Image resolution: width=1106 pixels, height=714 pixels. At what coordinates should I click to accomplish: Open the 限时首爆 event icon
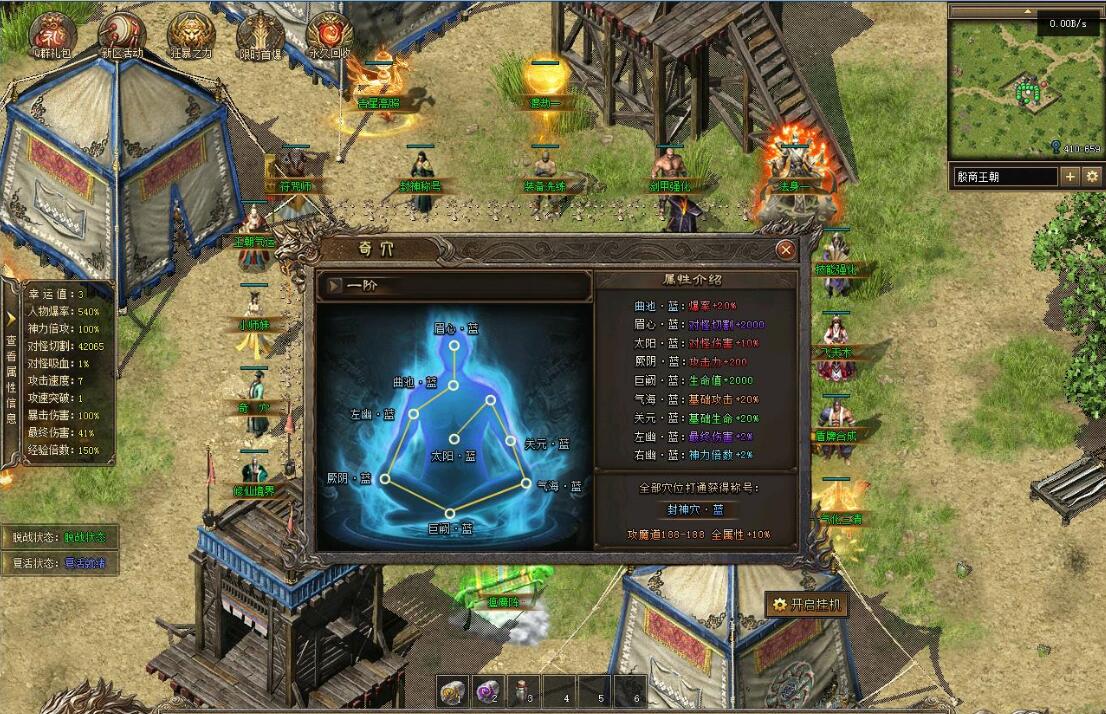coord(259,32)
